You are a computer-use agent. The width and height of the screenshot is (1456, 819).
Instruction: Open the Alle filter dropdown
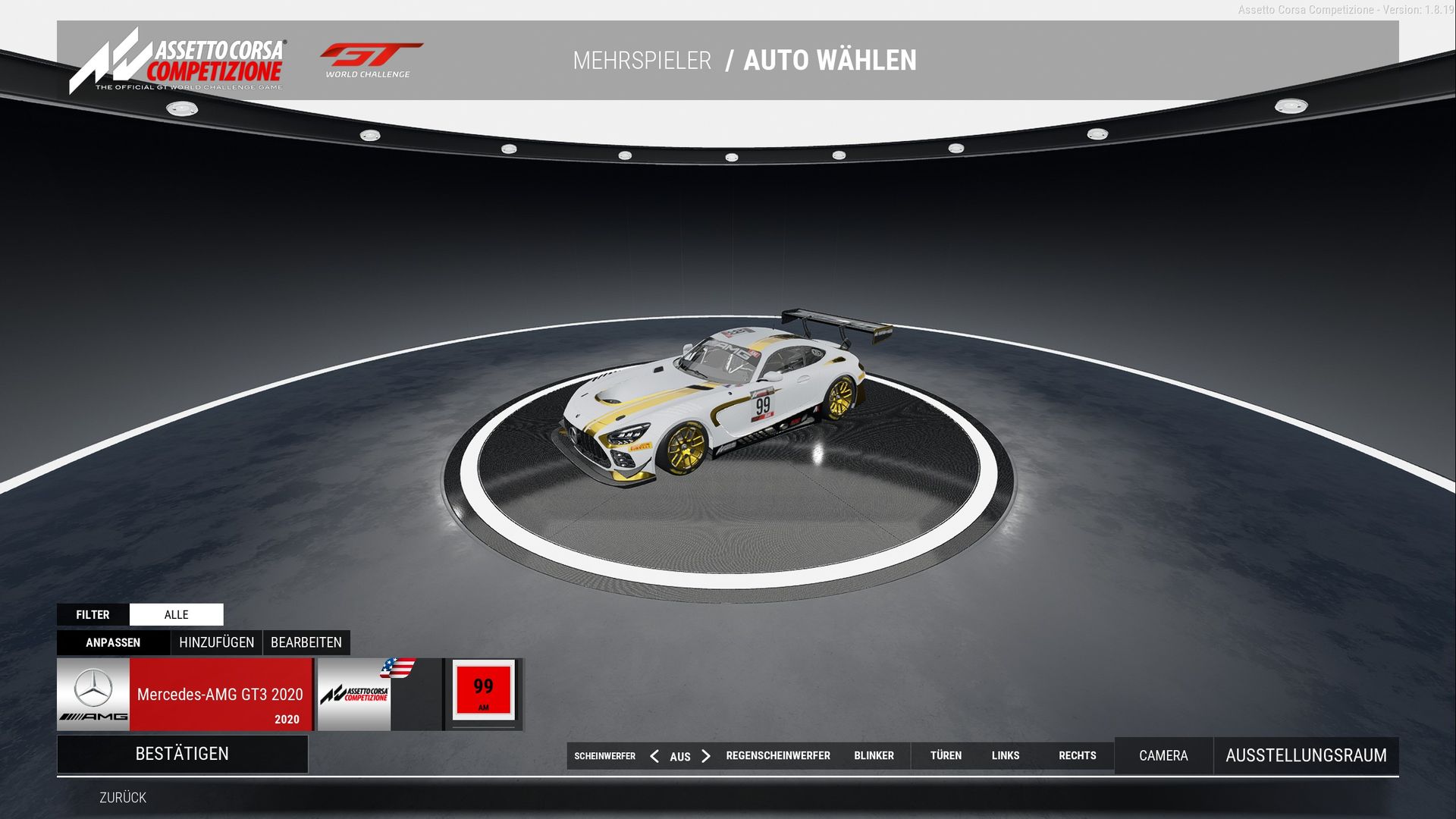click(x=176, y=615)
